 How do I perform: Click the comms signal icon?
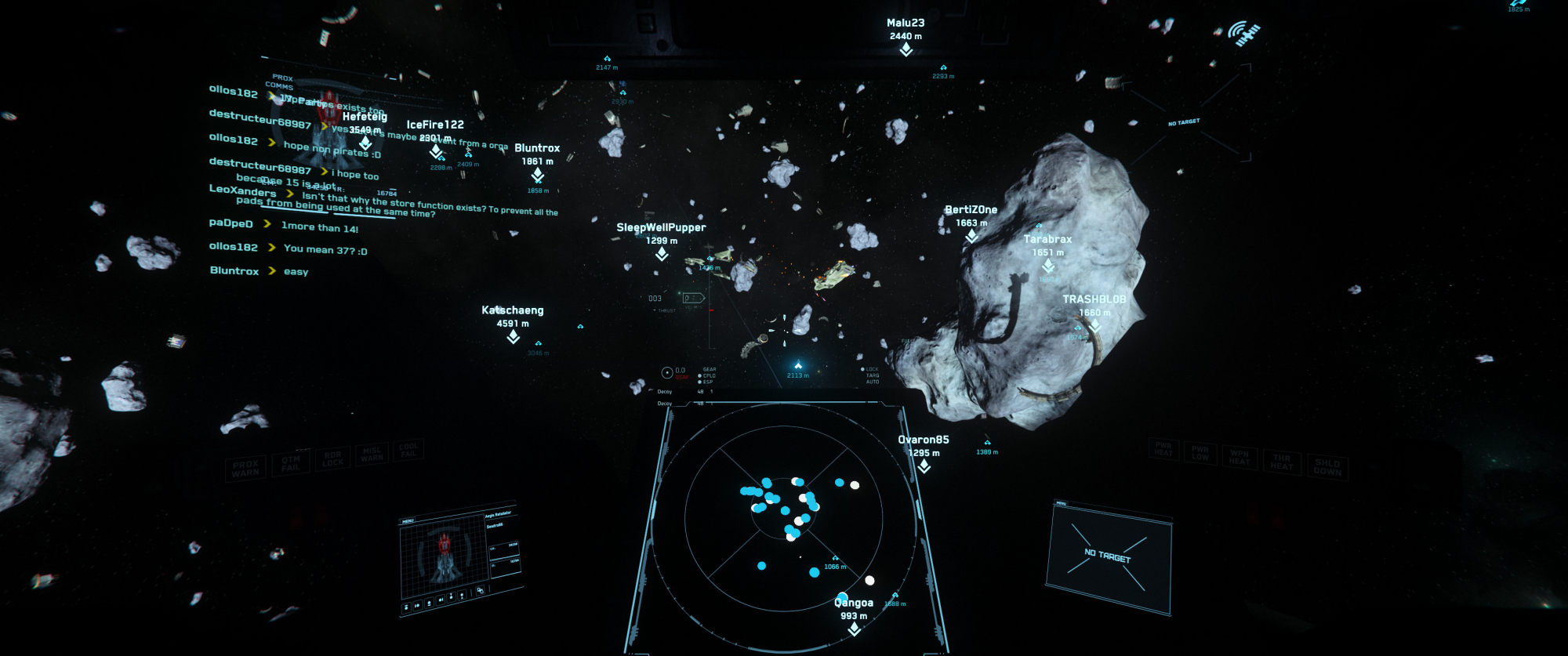(1243, 34)
